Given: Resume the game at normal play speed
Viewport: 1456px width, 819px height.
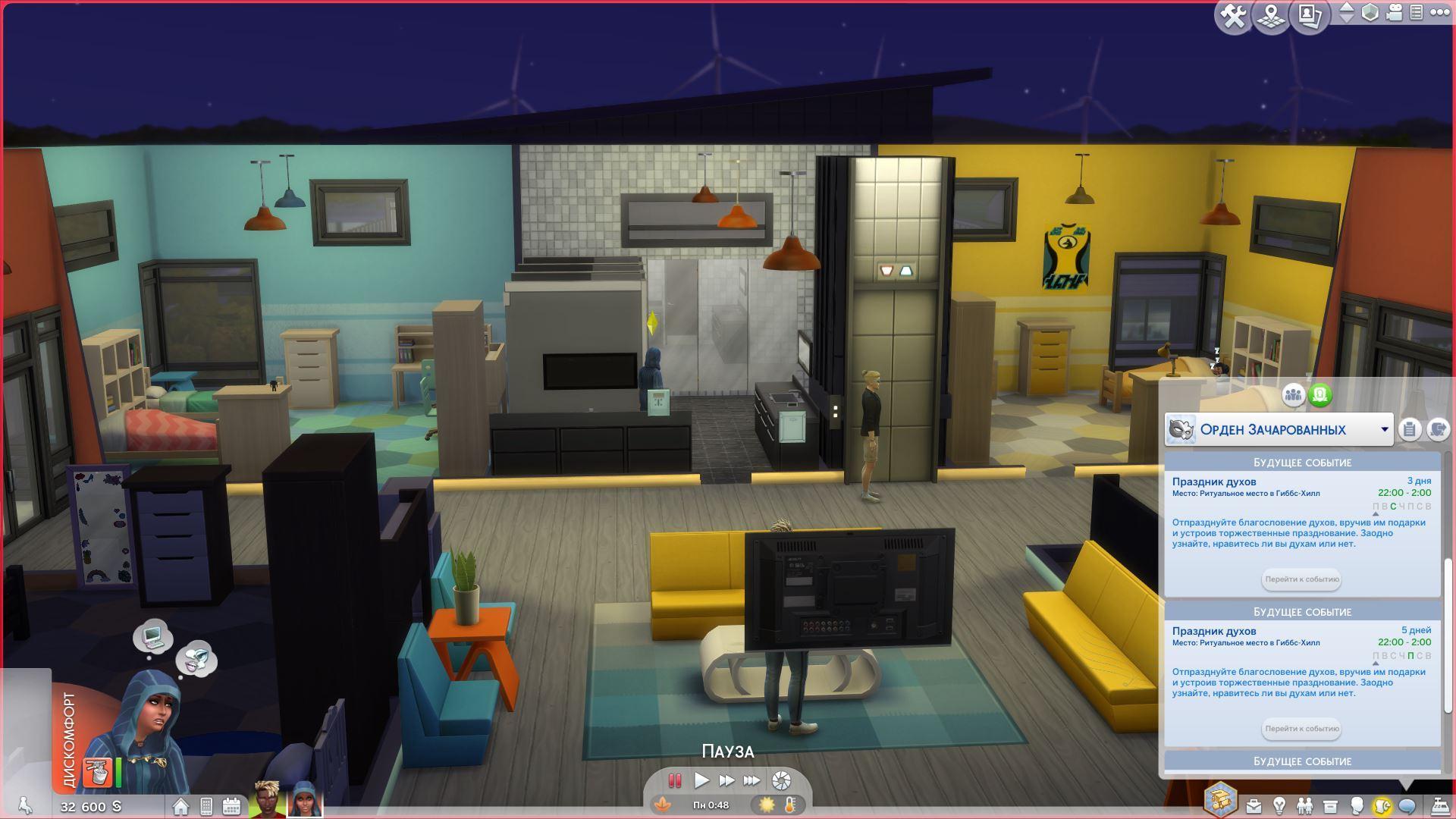Looking at the screenshot, I should (x=701, y=780).
